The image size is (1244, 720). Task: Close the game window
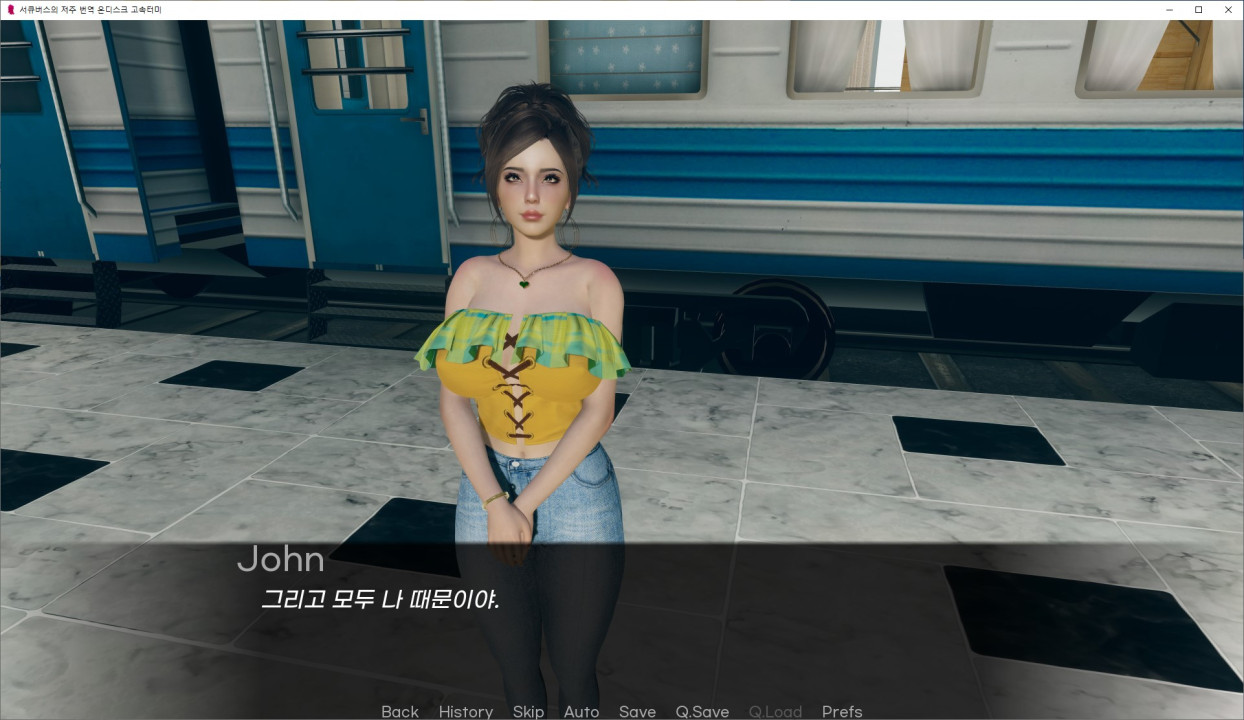tap(1228, 9)
